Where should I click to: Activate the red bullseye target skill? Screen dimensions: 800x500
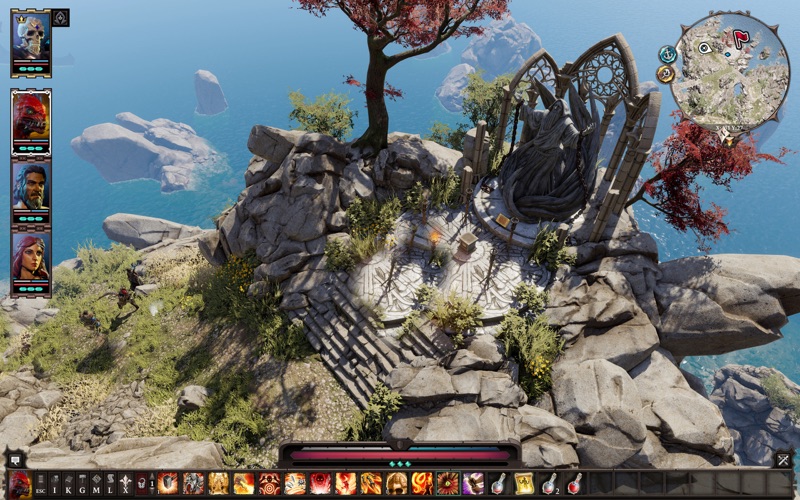click(x=269, y=484)
